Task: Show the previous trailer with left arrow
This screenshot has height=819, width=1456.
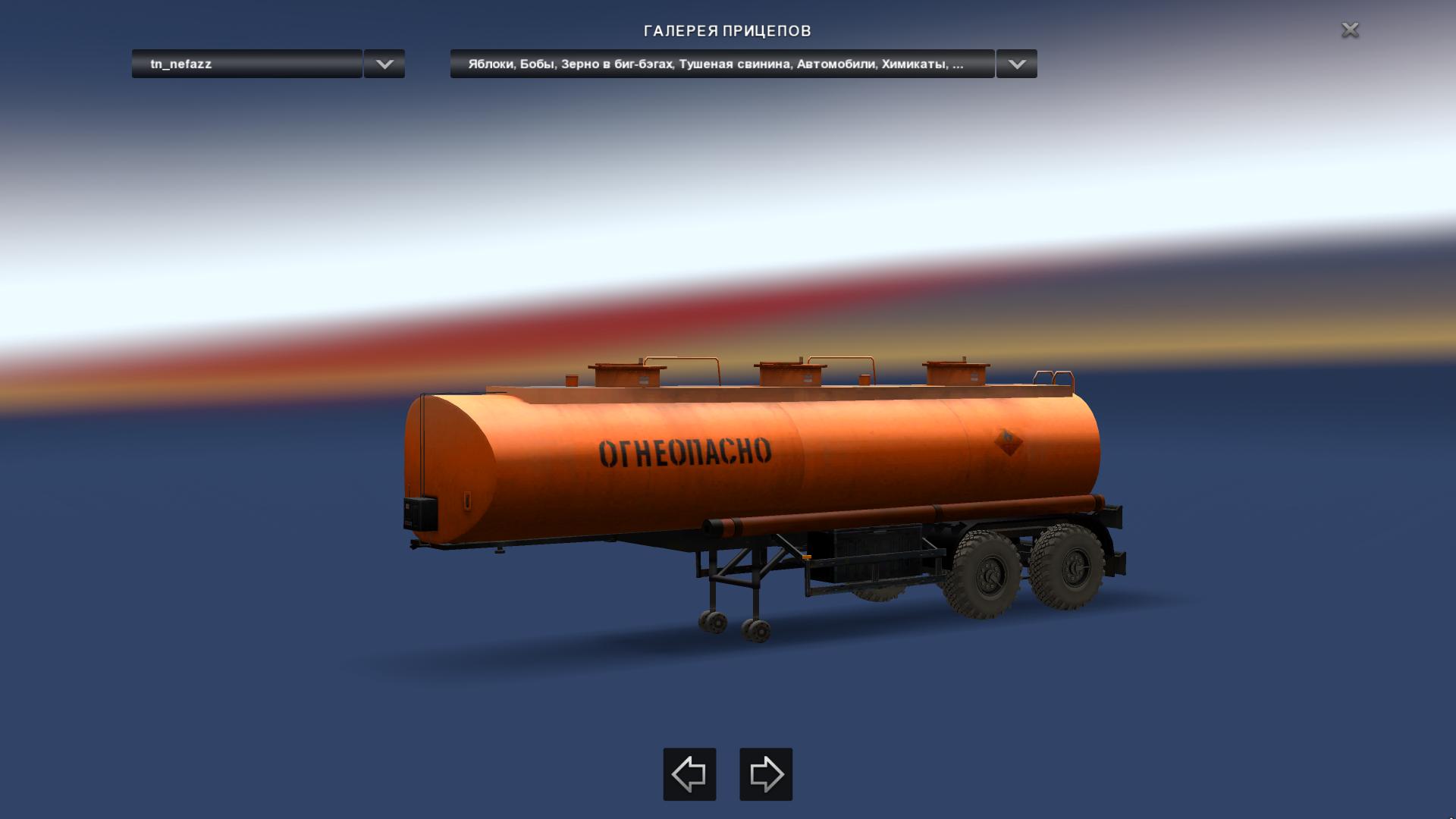Action: point(689,774)
